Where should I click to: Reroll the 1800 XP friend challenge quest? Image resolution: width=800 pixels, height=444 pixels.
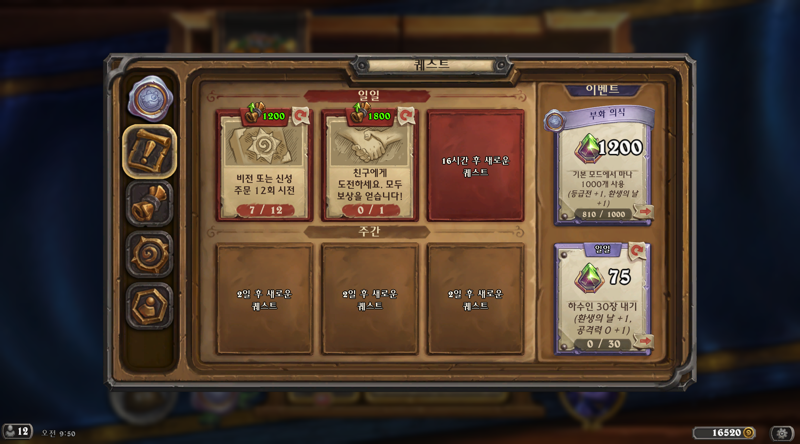[405, 116]
